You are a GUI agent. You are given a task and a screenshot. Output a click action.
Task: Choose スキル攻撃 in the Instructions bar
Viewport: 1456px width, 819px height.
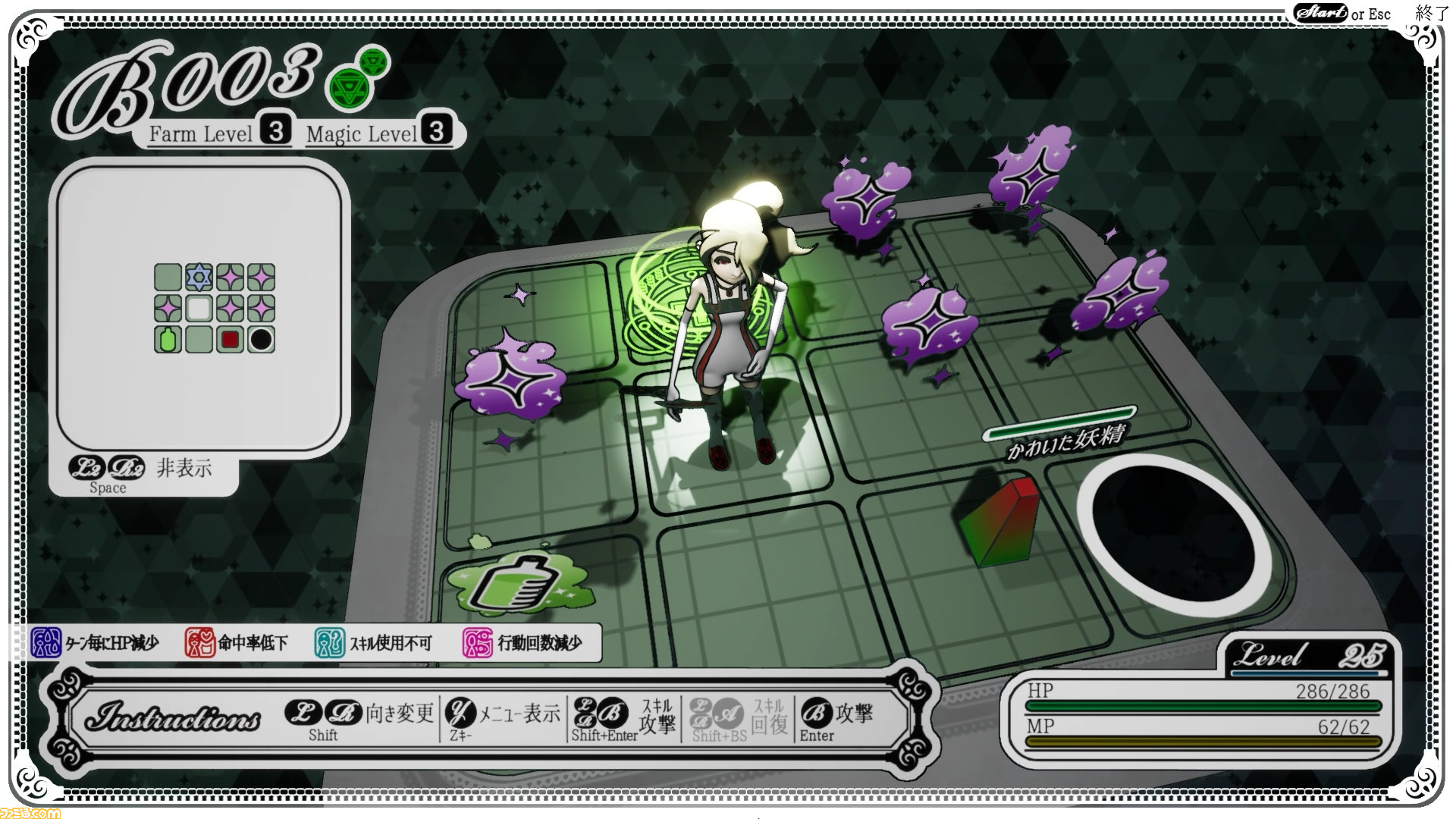657,717
